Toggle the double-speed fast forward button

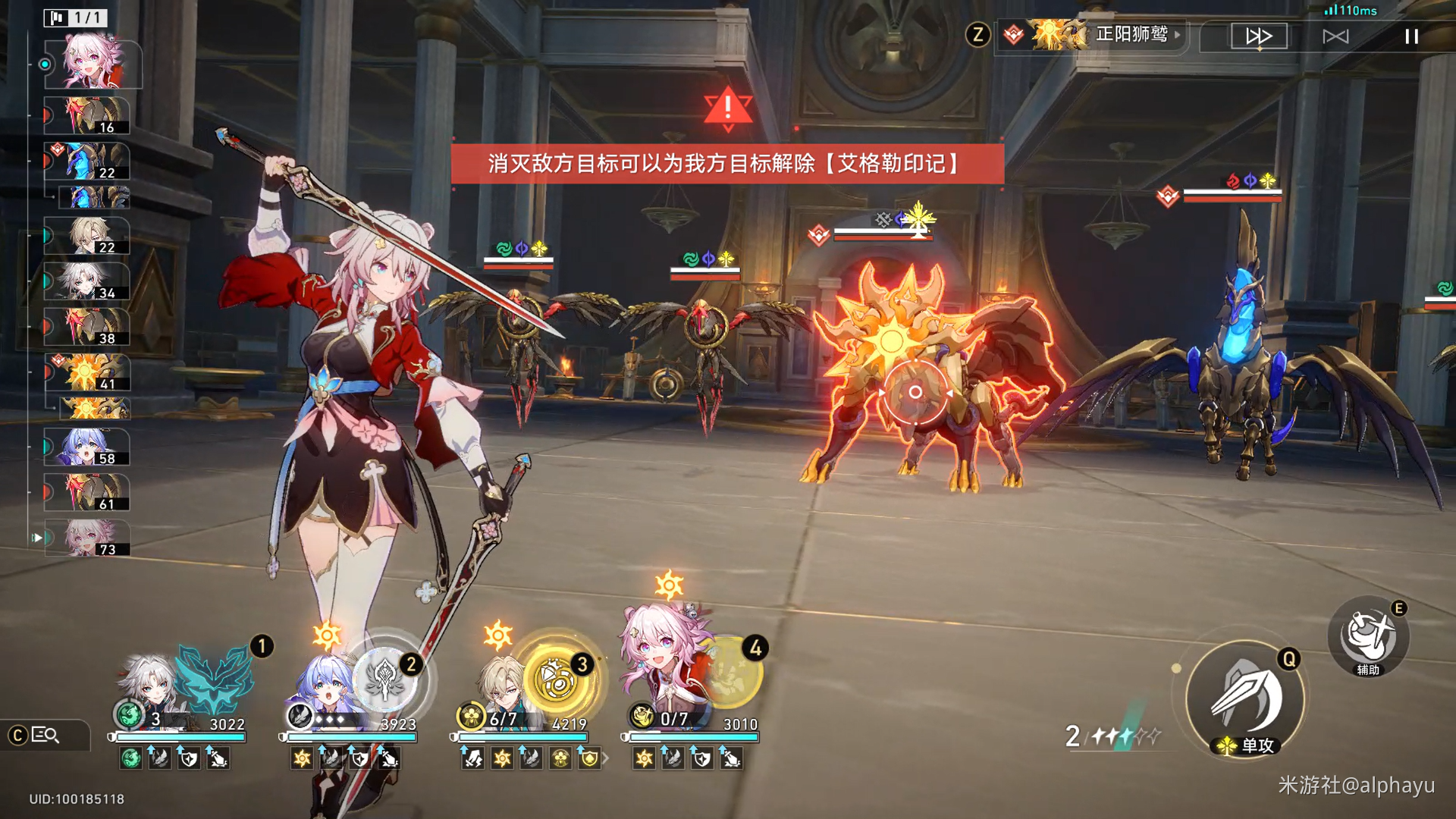click(x=1259, y=36)
